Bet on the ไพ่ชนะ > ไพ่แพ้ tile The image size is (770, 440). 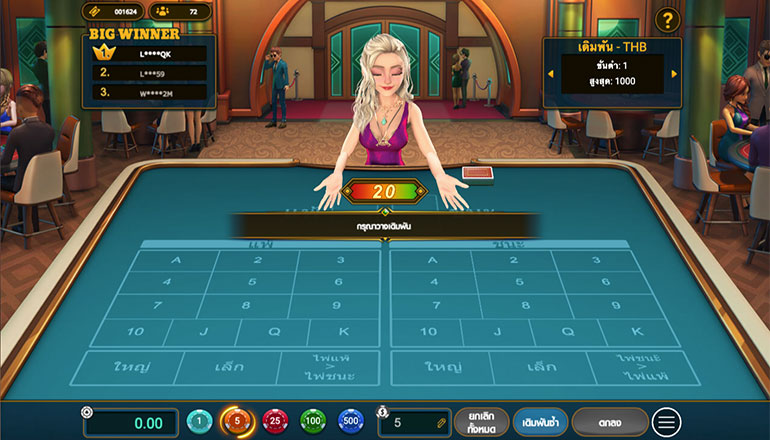click(632, 367)
